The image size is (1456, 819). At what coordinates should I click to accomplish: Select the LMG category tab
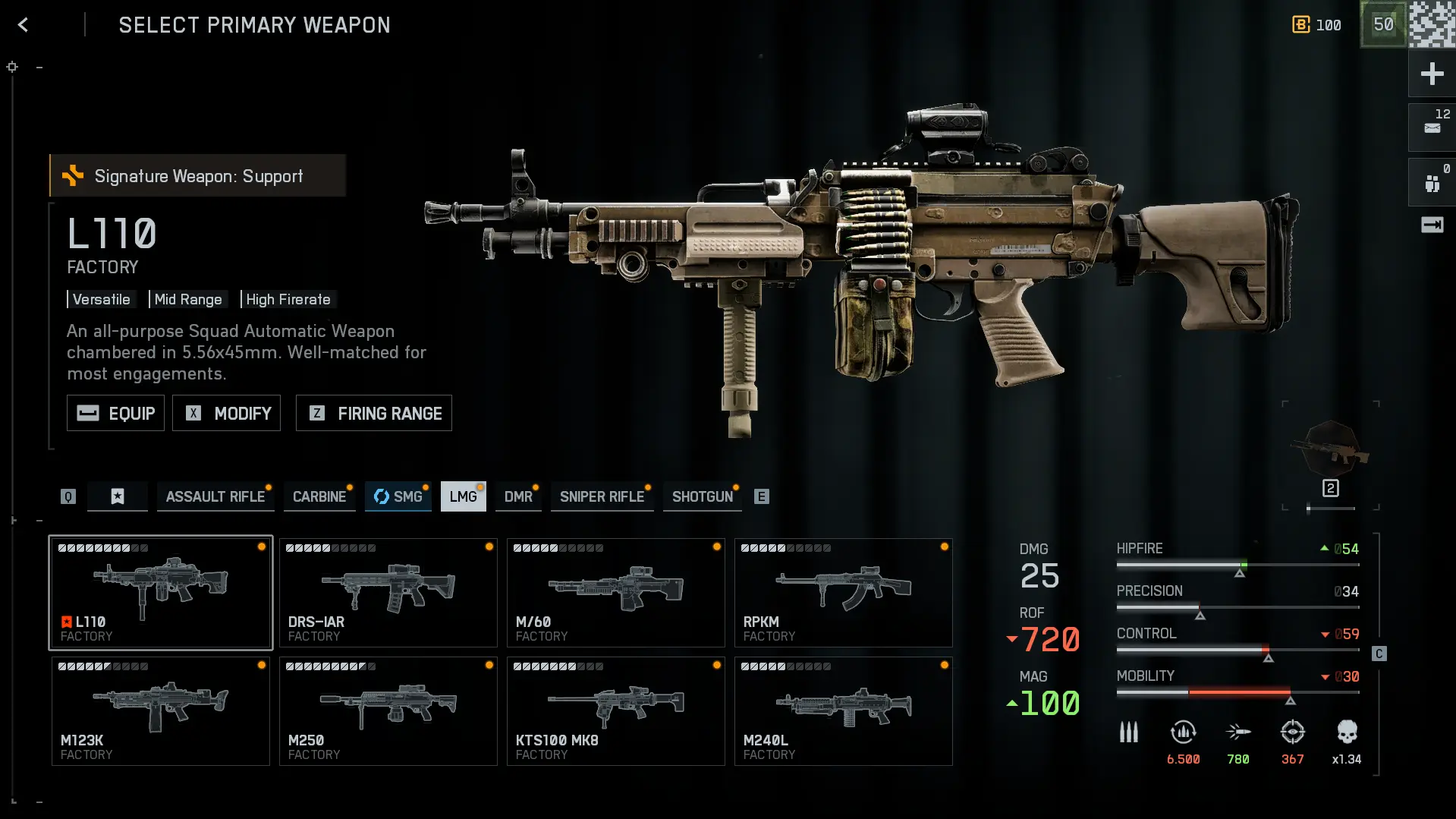coord(463,496)
